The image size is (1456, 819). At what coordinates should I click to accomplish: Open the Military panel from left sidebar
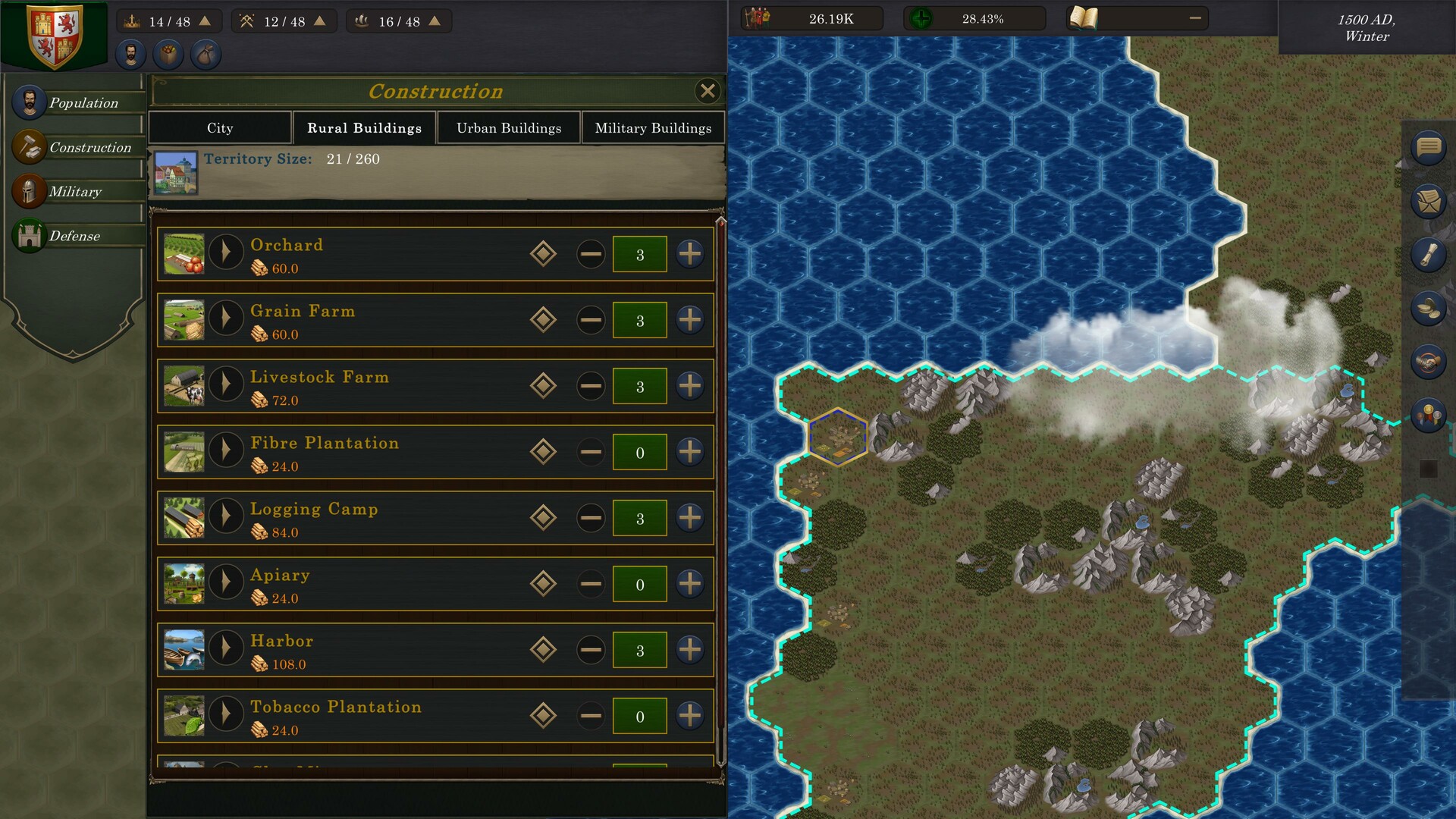[x=75, y=191]
